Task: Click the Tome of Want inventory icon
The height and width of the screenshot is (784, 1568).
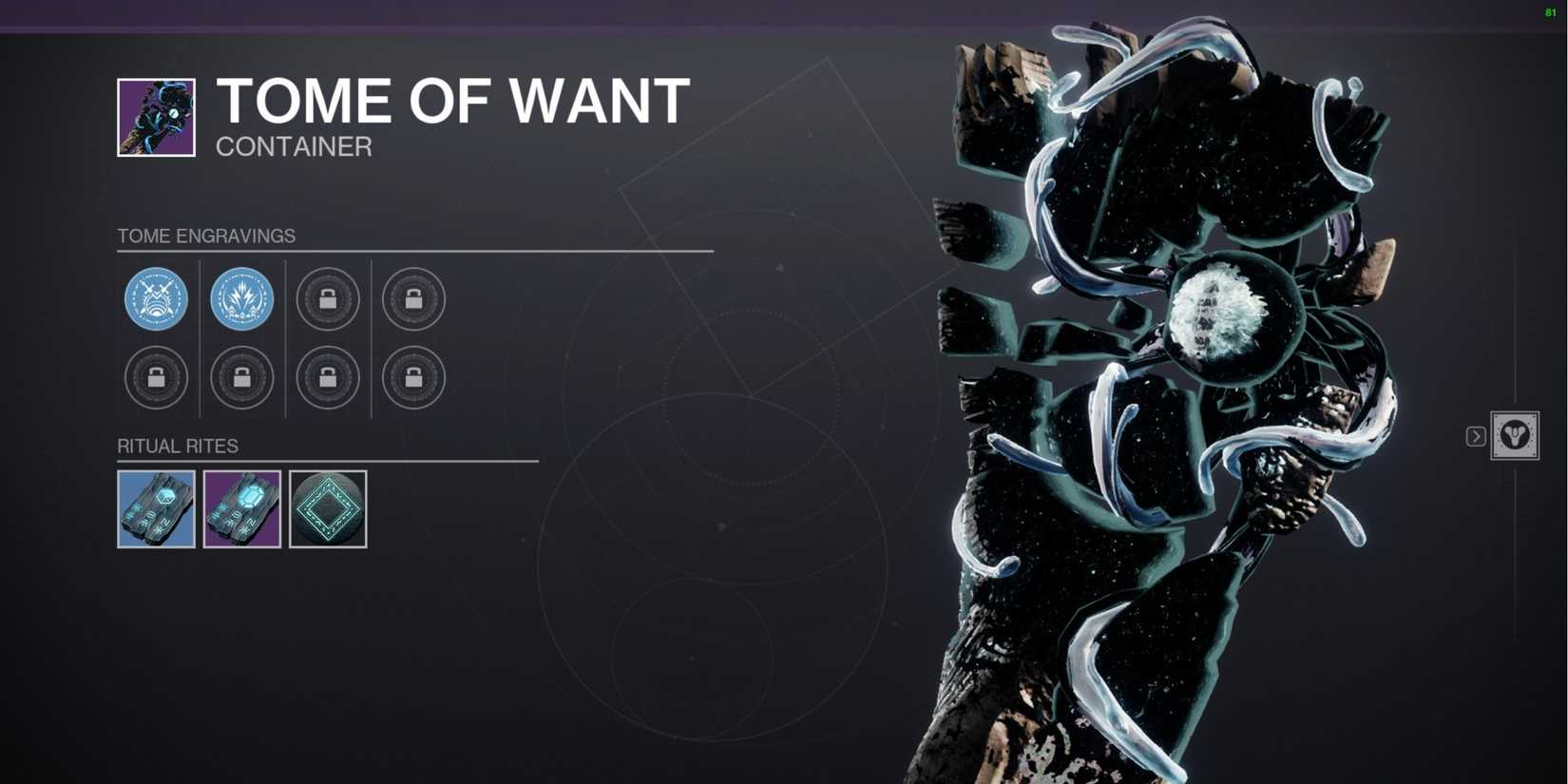Action: coord(155,116)
